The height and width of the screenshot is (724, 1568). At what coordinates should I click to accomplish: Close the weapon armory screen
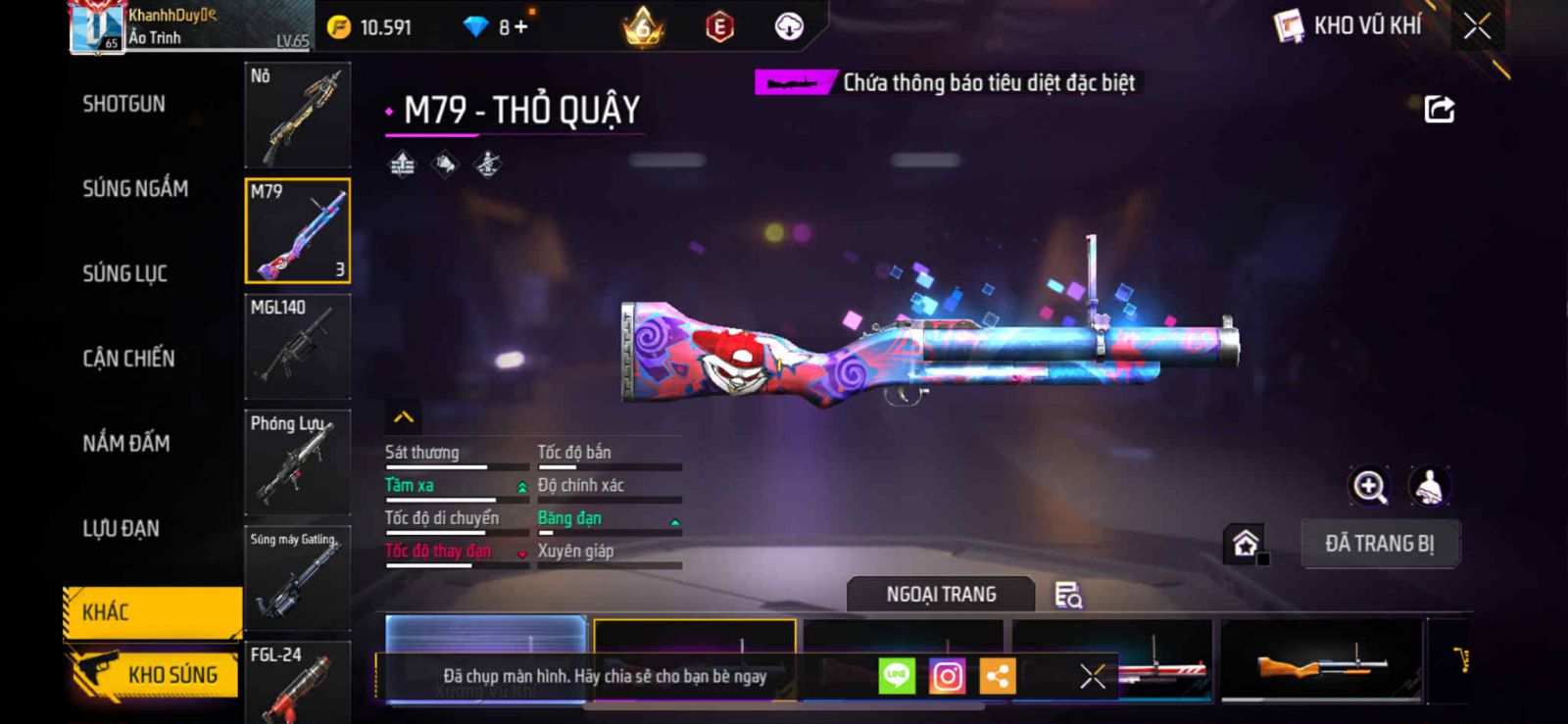(1477, 26)
